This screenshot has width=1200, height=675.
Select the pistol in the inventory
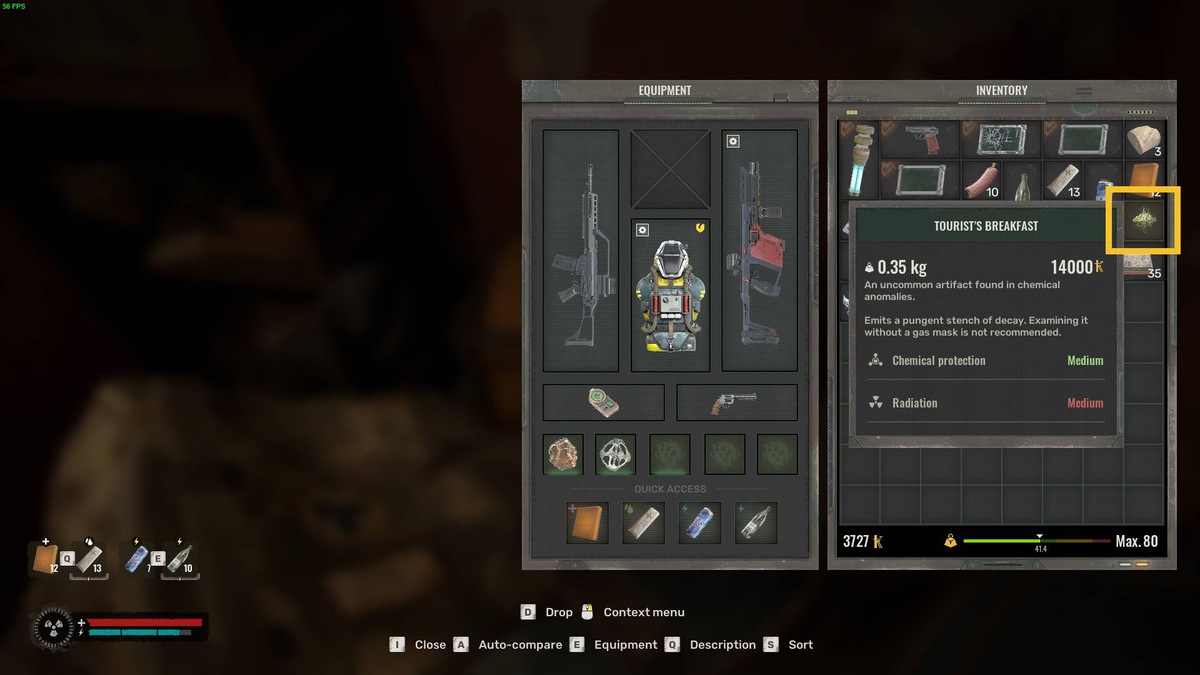click(x=920, y=139)
